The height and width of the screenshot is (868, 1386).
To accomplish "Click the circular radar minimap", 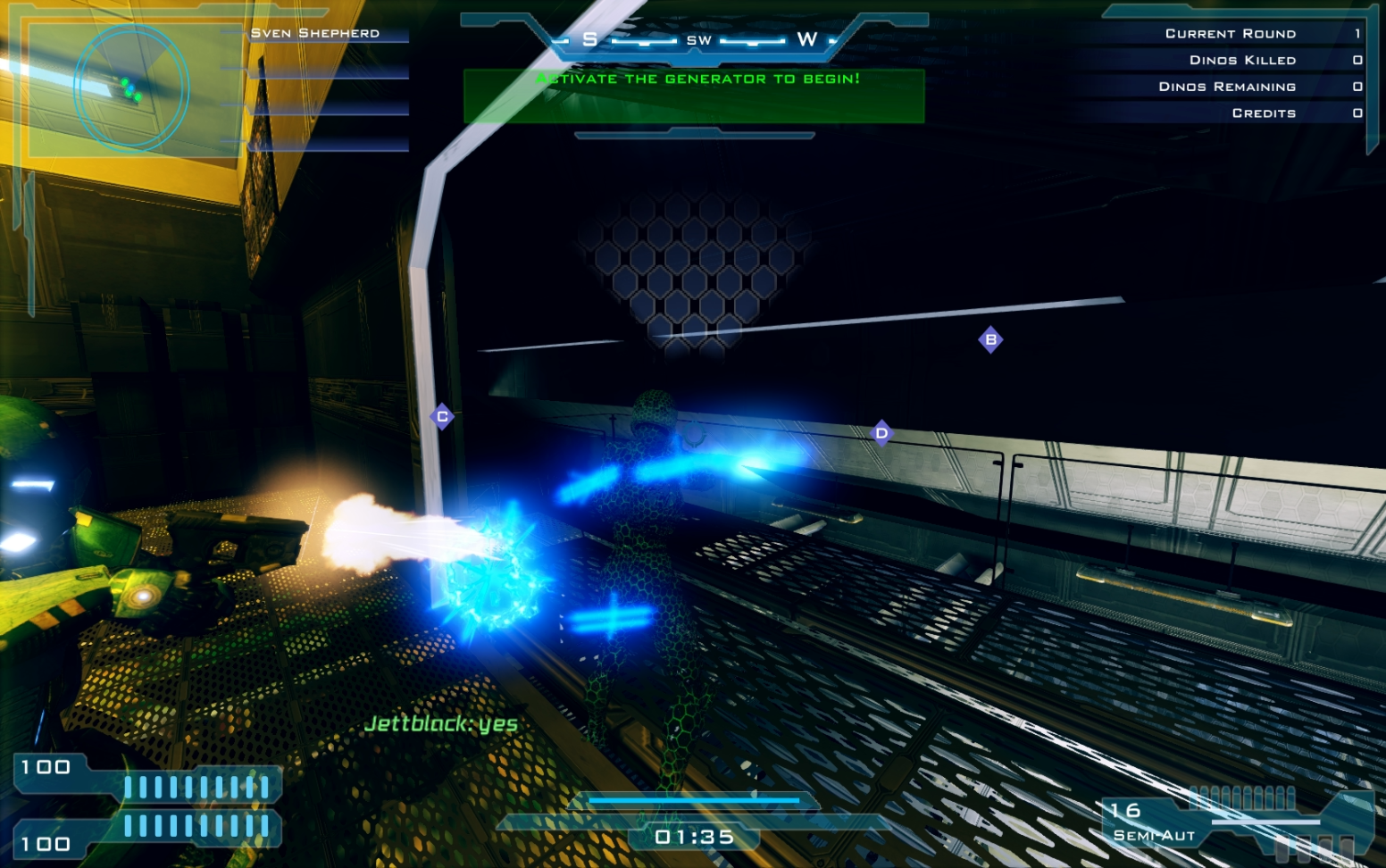I will [131, 88].
